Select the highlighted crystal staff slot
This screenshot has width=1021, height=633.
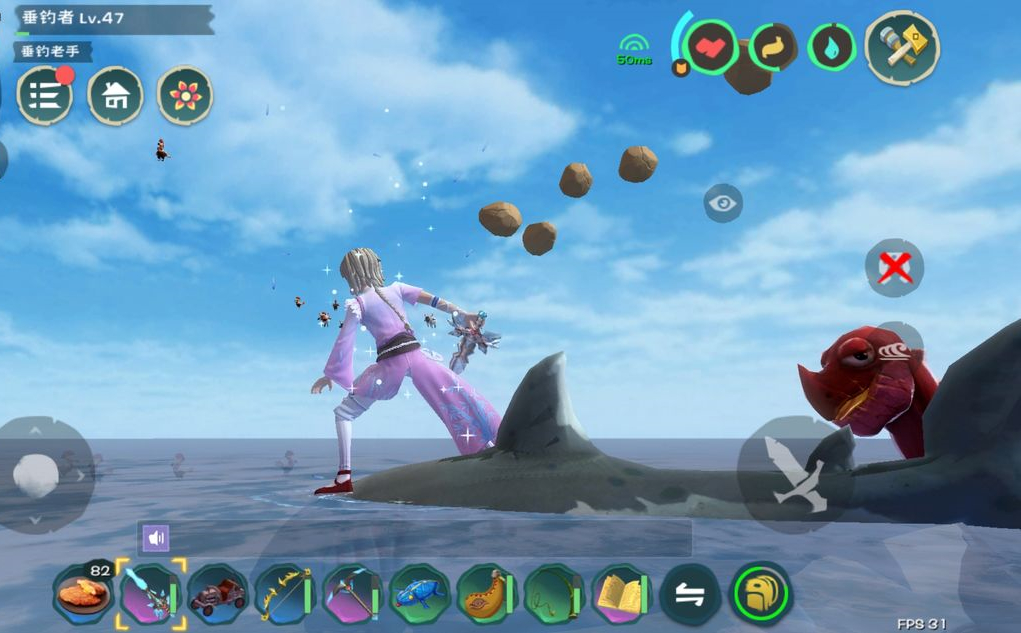(150, 595)
